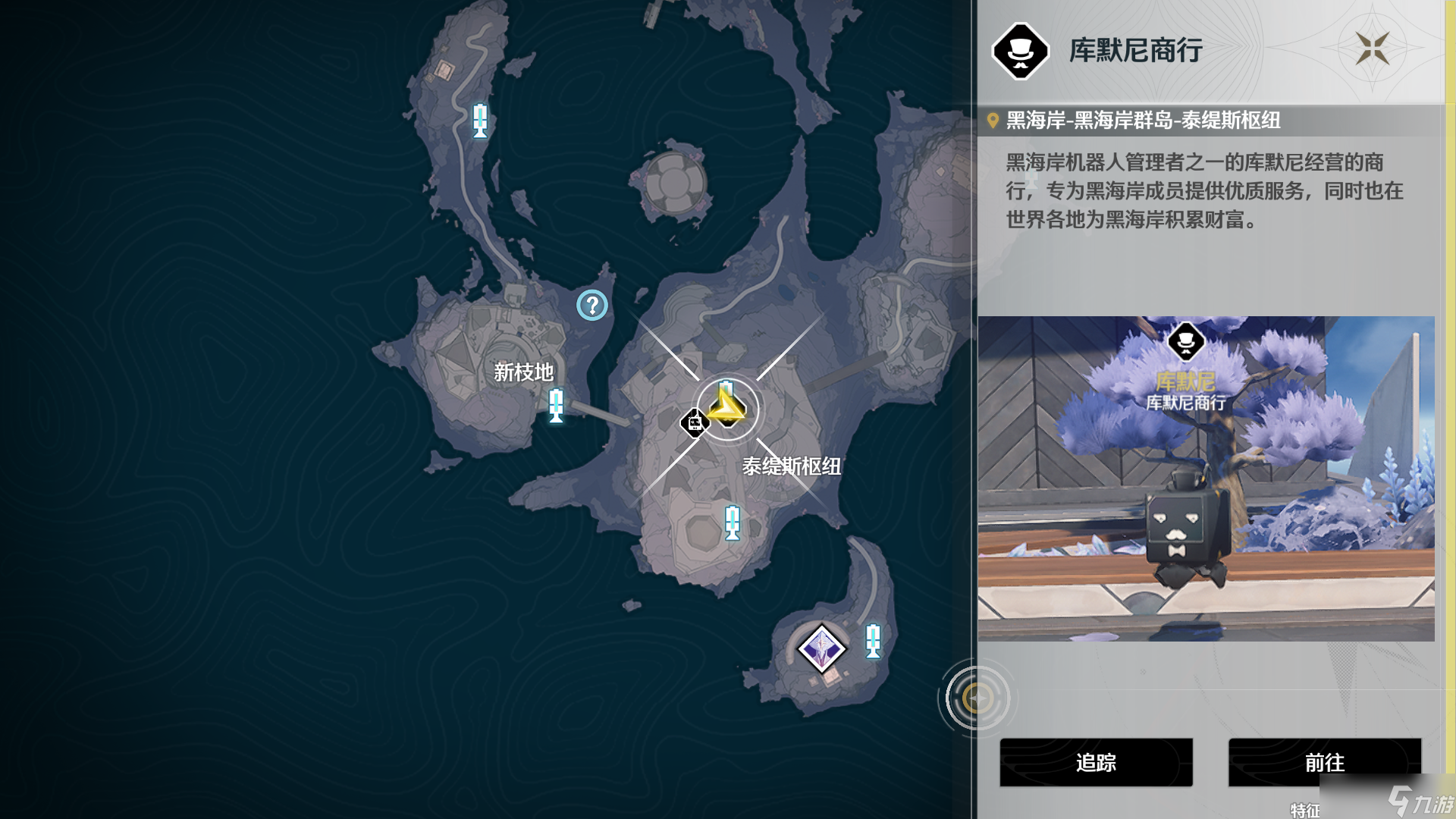Open the 库默尼商行 preview image
Viewport: 1456px width, 819px height.
tap(1206, 479)
